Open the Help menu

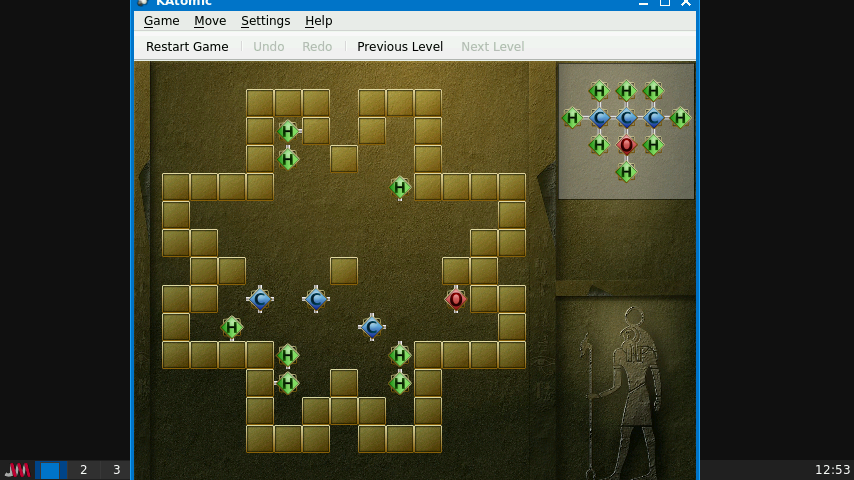[x=319, y=21]
